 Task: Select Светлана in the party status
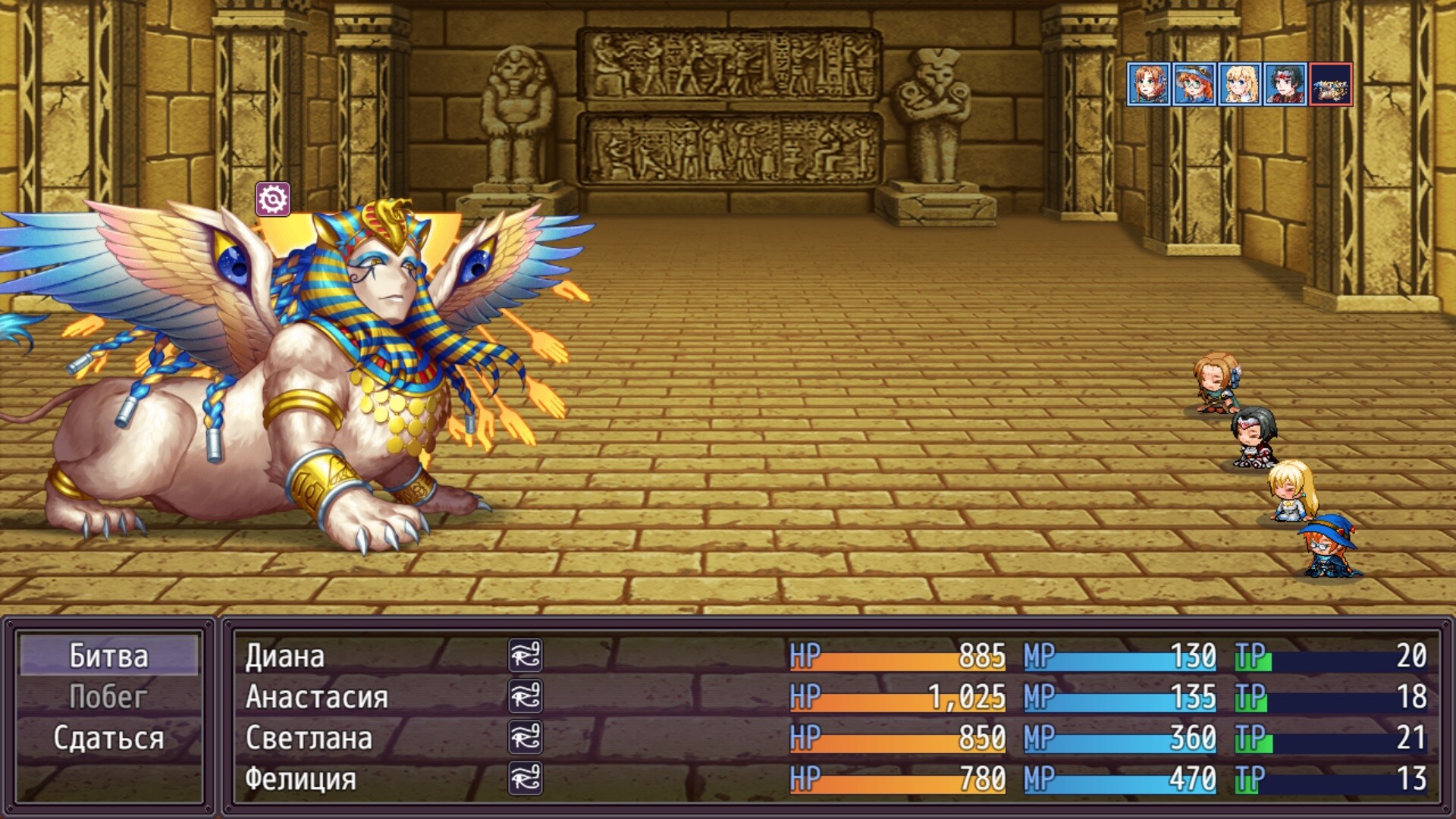(309, 738)
